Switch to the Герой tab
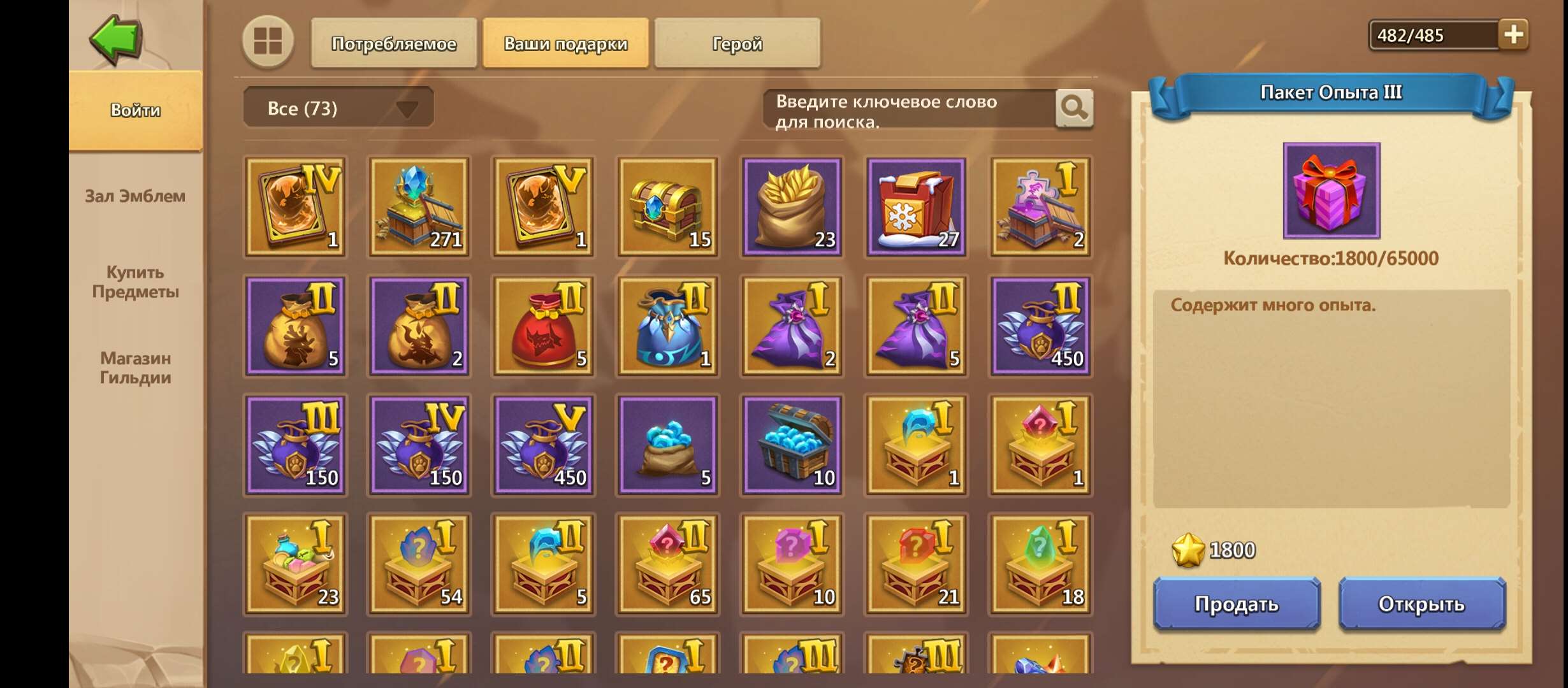The image size is (1568, 688). click(x=736, y=43)
